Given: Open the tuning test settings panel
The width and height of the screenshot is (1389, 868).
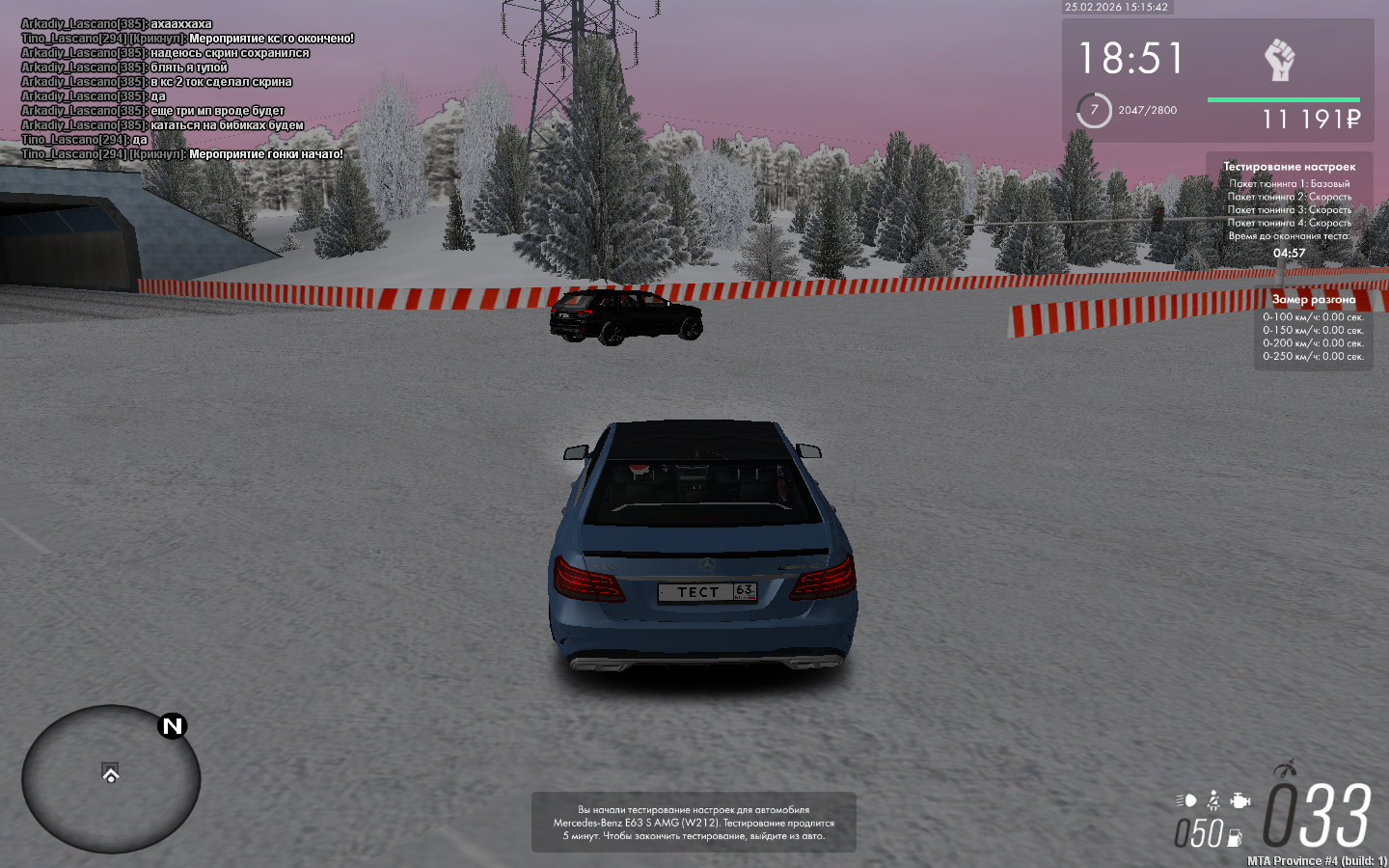Looking at the screenshot, I should click(1289, 209).
